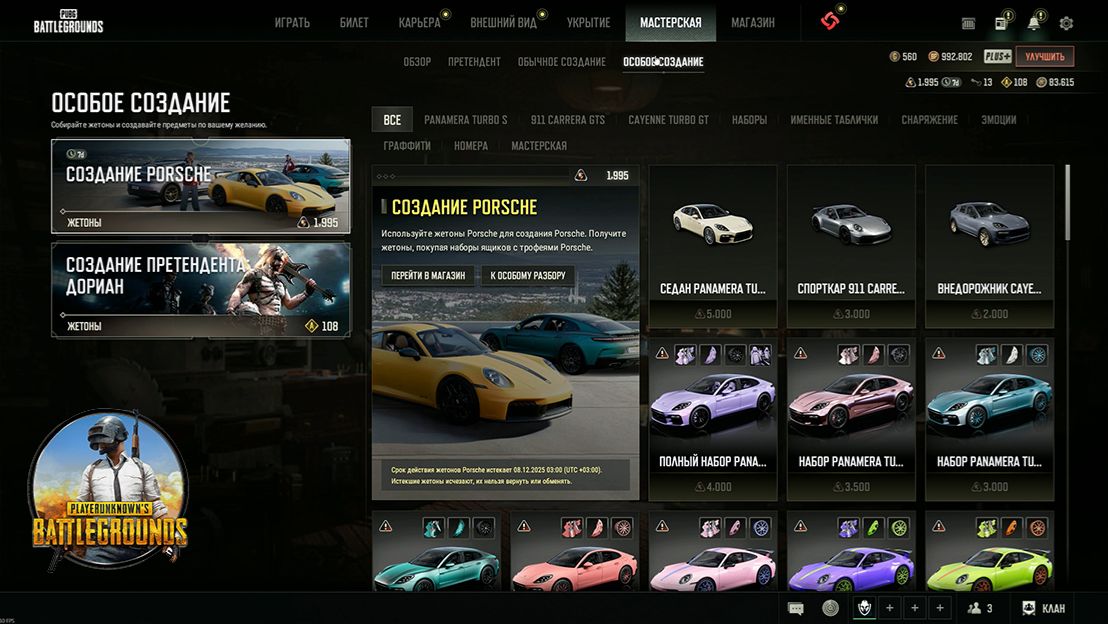This screenshot has width=1108, height=624.
Task: Open the КЛАН button
Action: (1043, 608)
